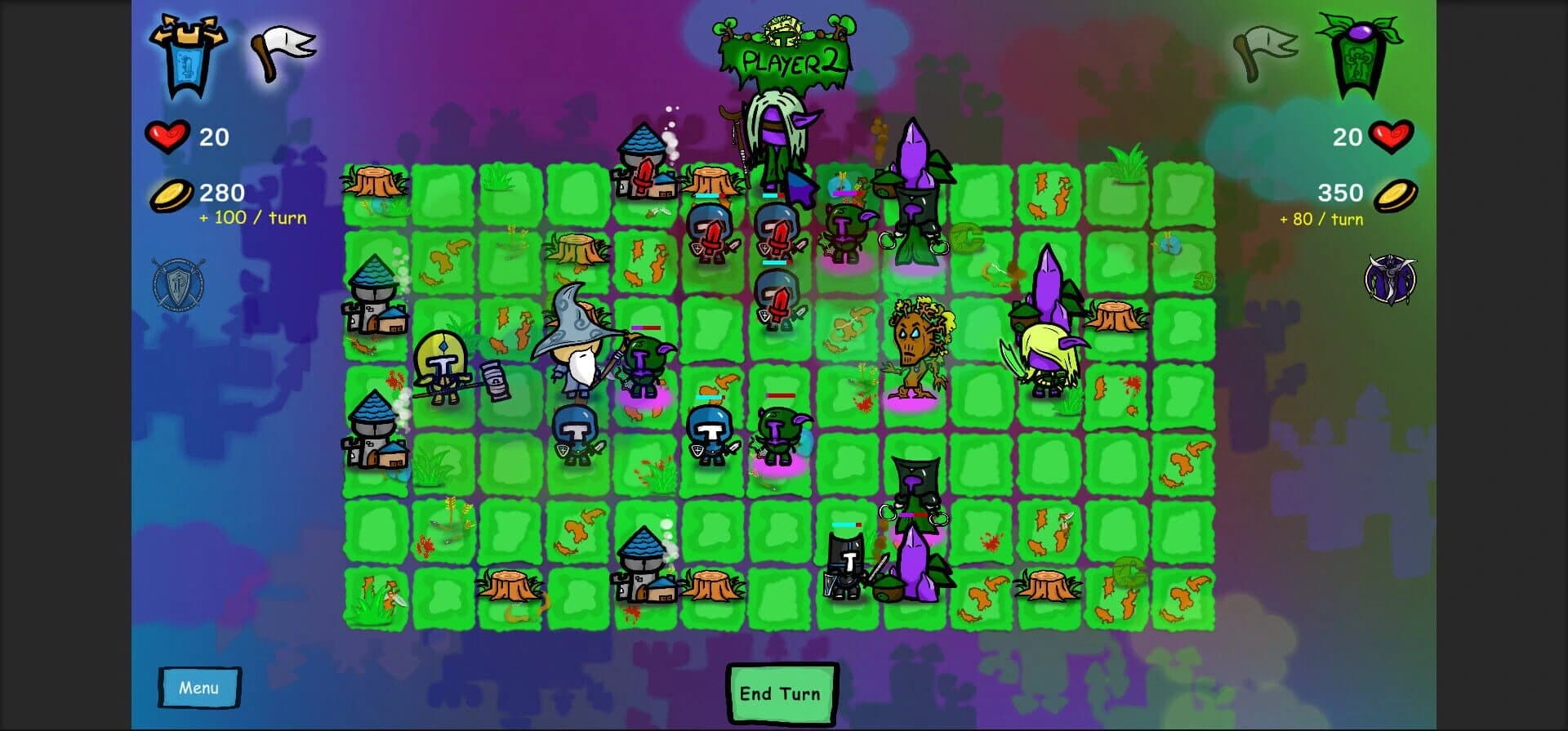Screen dimensions: 1568x731
Task: Click the gold coin icon beside 350
Action: pos(1398,196)
